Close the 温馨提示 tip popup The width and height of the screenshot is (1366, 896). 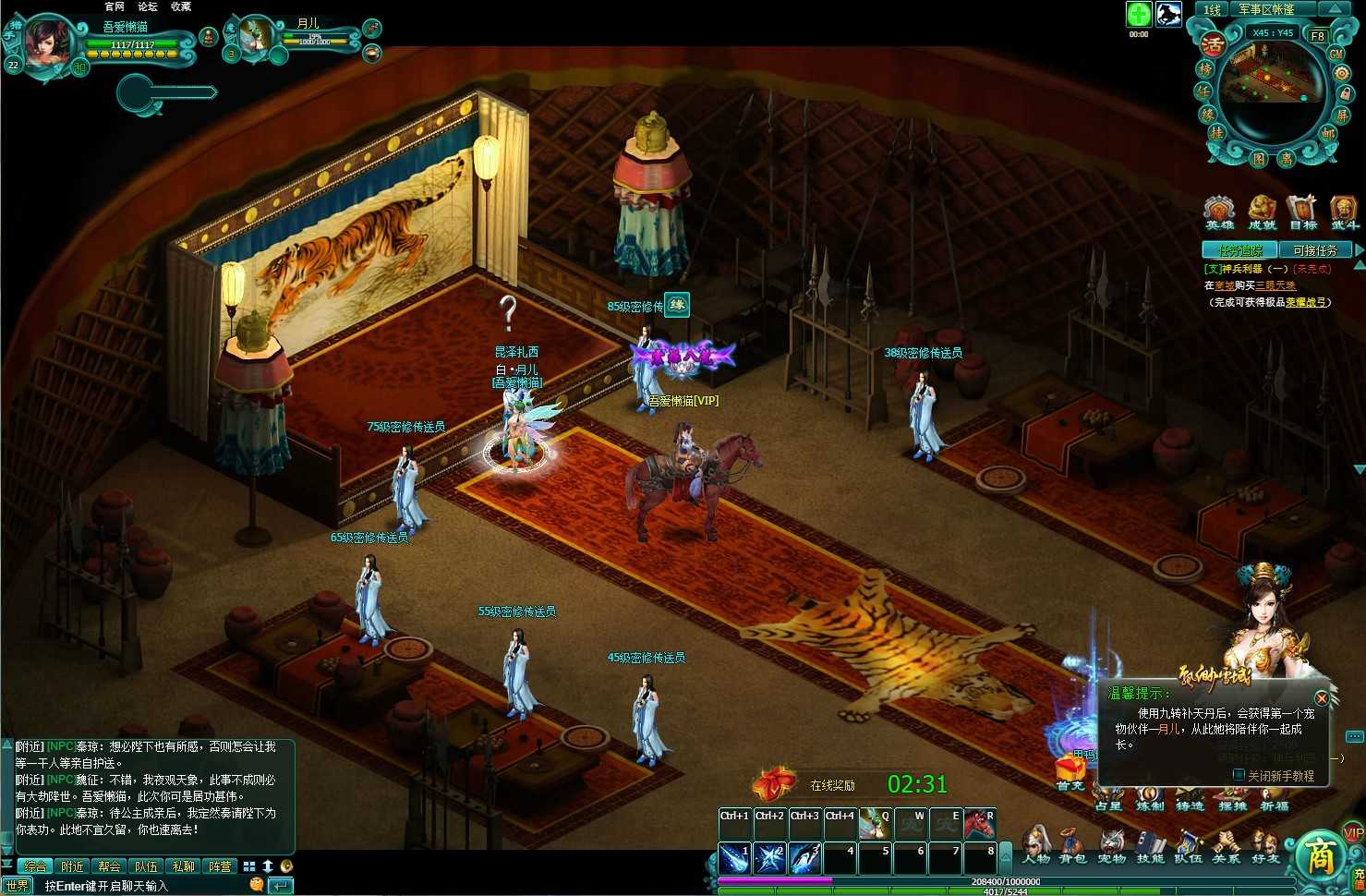point(1322,698)
